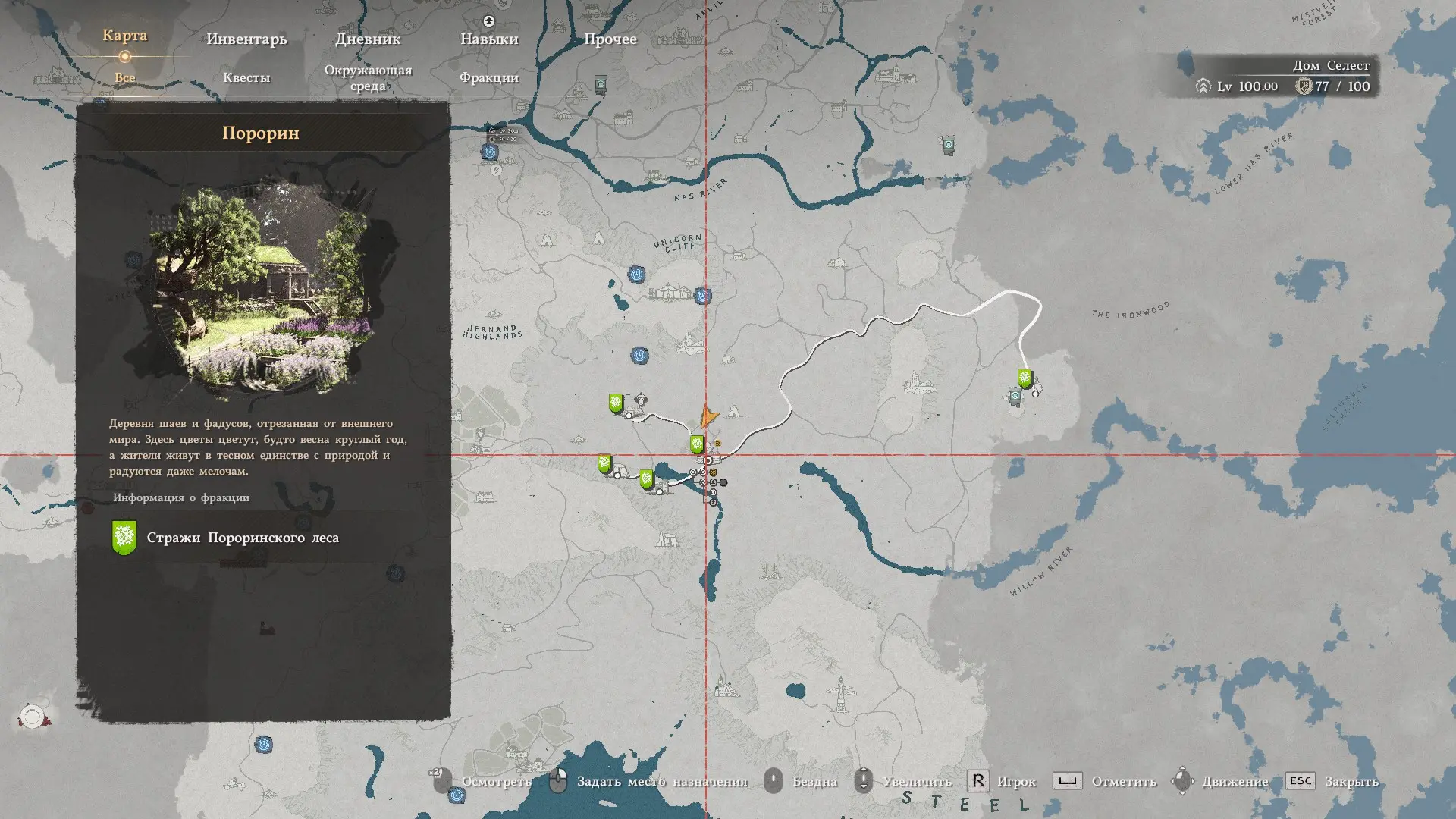This screenshot has height=819, width=1456.
Task: Choose the Фракции map filter
Action: pyautogui.click(x=489, y=77)
